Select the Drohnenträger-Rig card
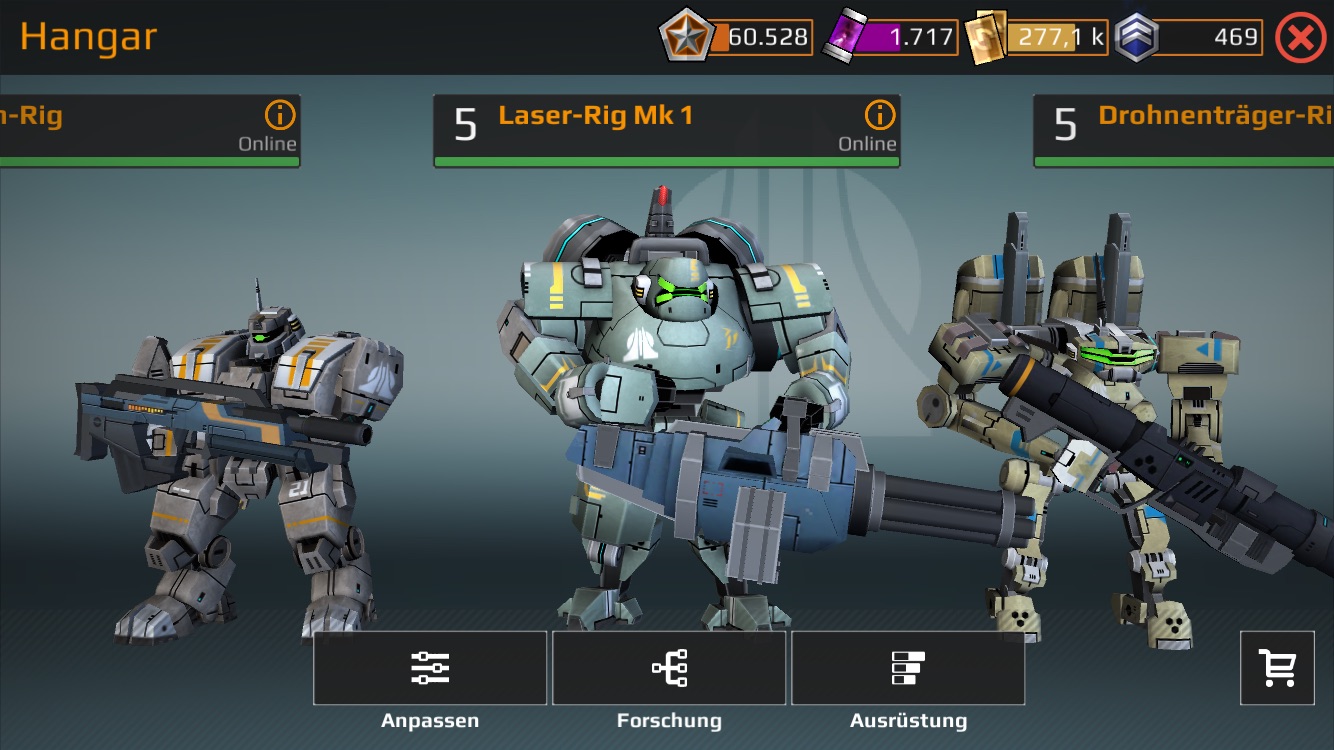 click(x=1190, y=130)
